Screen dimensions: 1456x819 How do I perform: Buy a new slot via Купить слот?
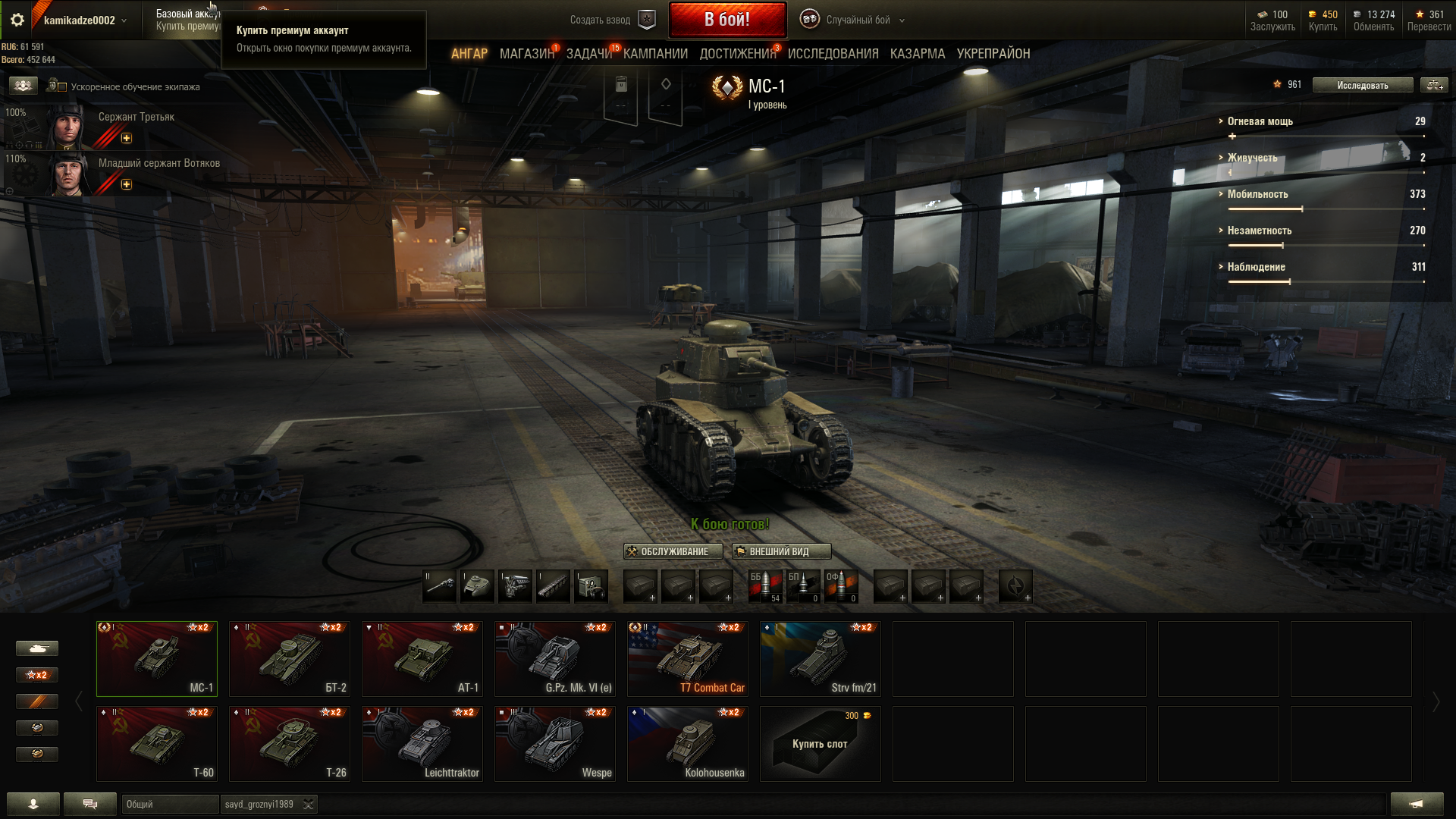pos(820,744)
